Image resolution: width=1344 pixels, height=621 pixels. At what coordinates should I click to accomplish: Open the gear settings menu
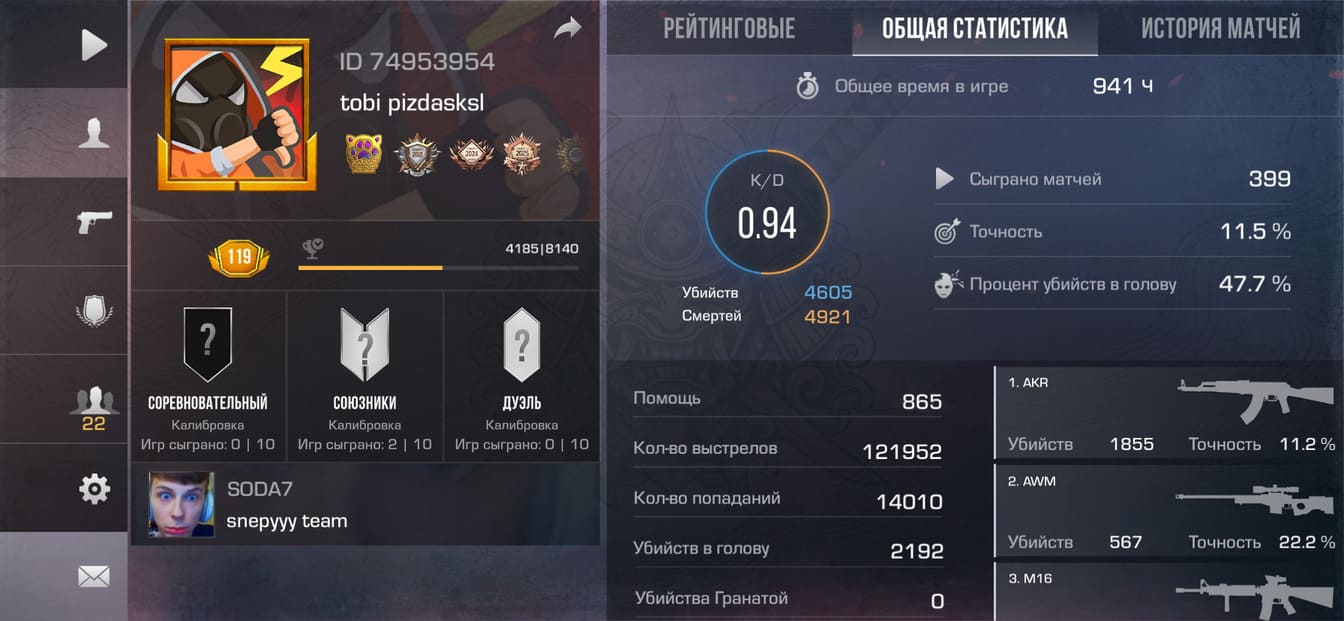point(93,489)
